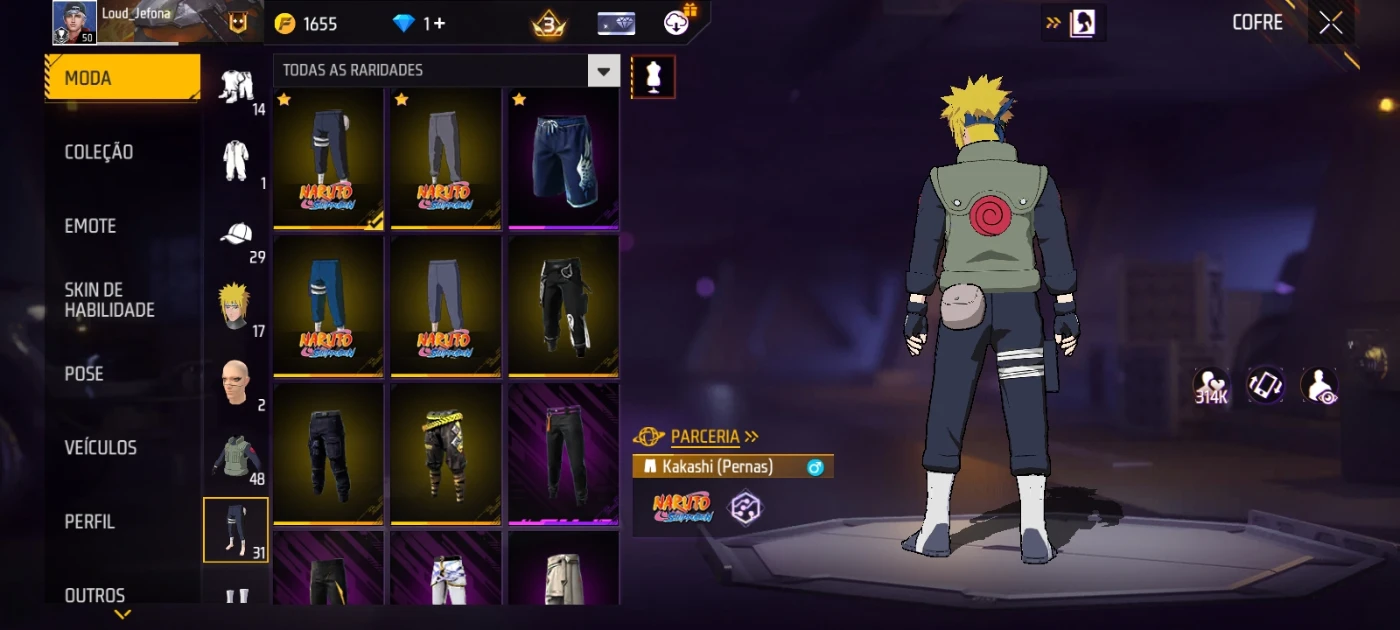1400x630 pixels.
Task: Choose the black and yellow camo pants
Action: (445, 455)
